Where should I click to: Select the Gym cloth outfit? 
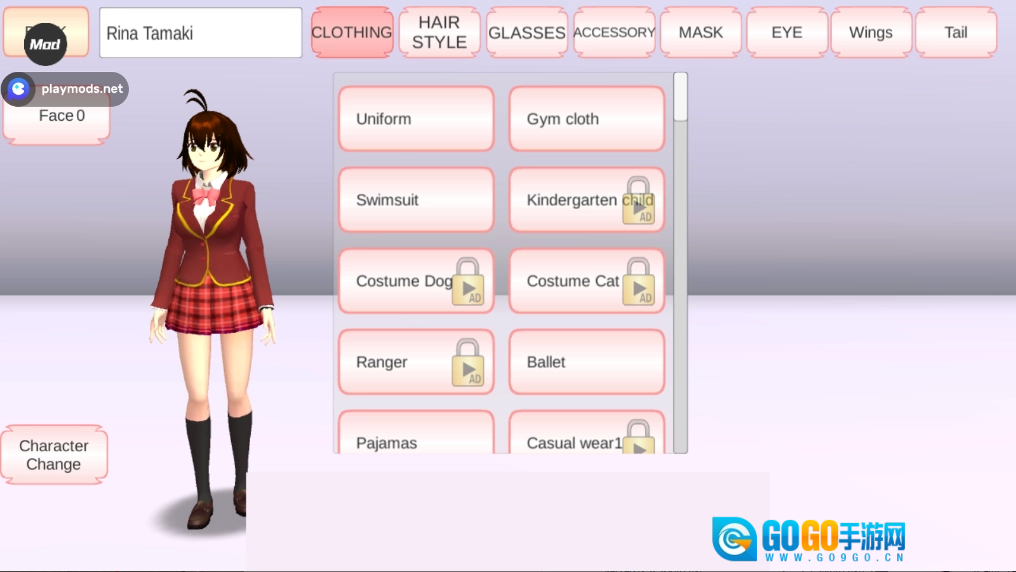pos(587,119)
